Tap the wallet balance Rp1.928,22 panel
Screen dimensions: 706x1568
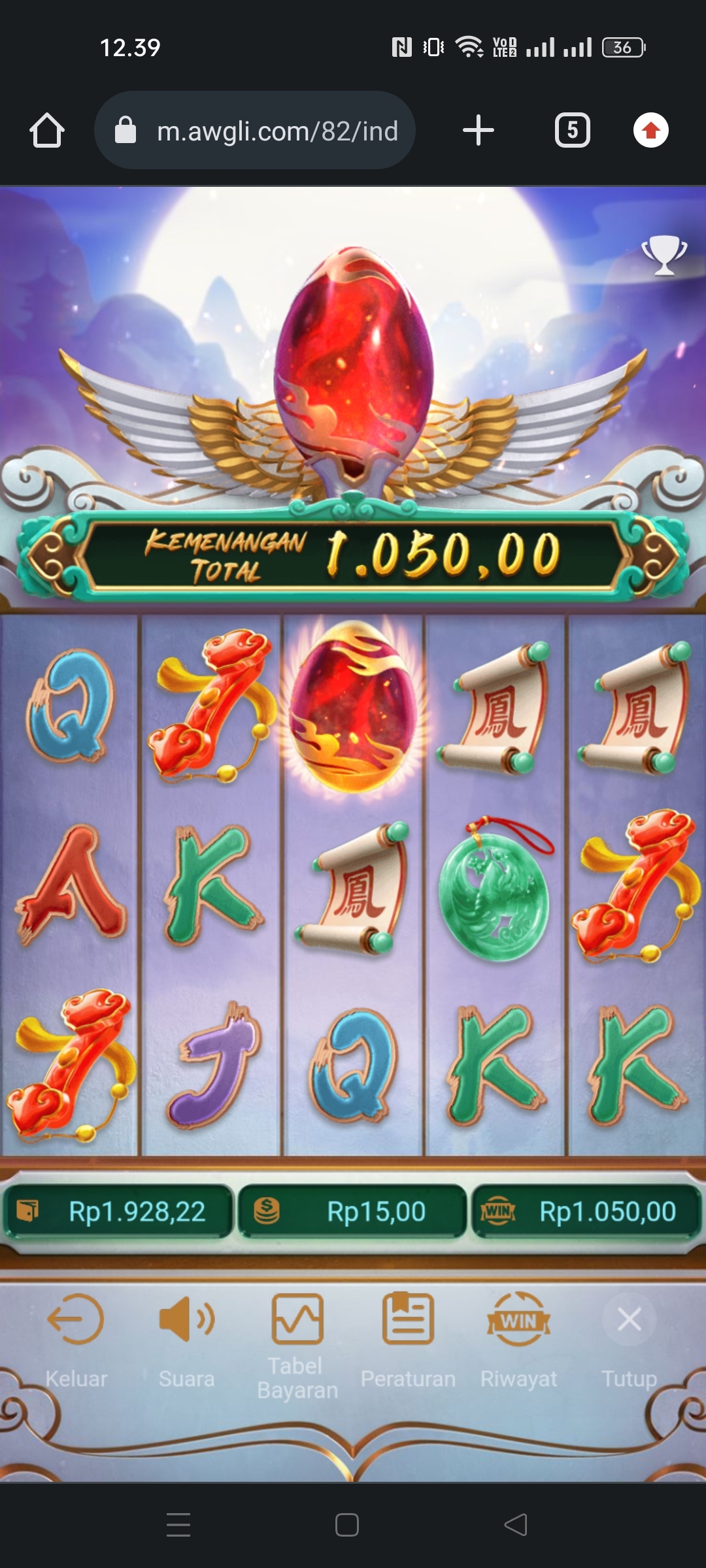(x=119, y=1212)
